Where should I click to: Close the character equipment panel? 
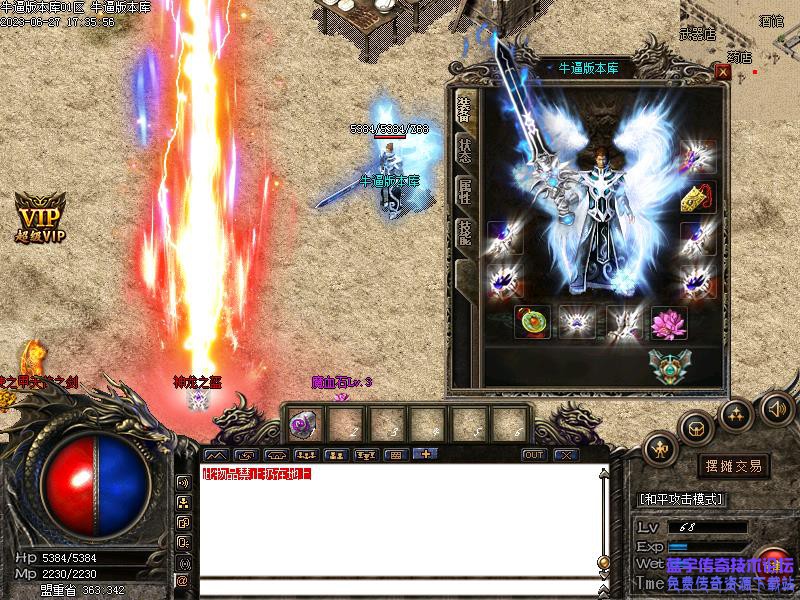point(723,71)
